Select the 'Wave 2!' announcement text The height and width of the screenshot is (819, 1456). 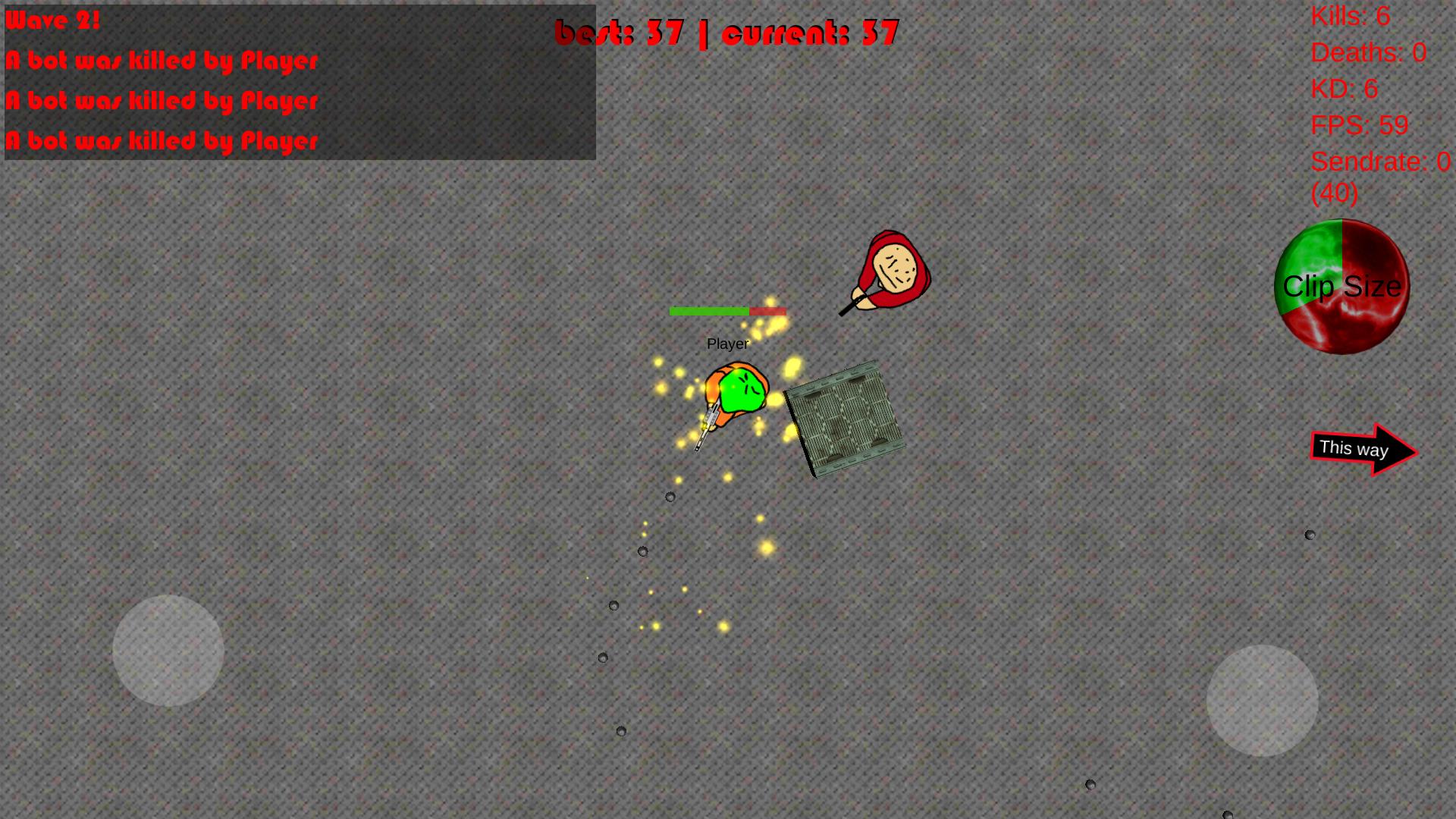coord(49,20)
